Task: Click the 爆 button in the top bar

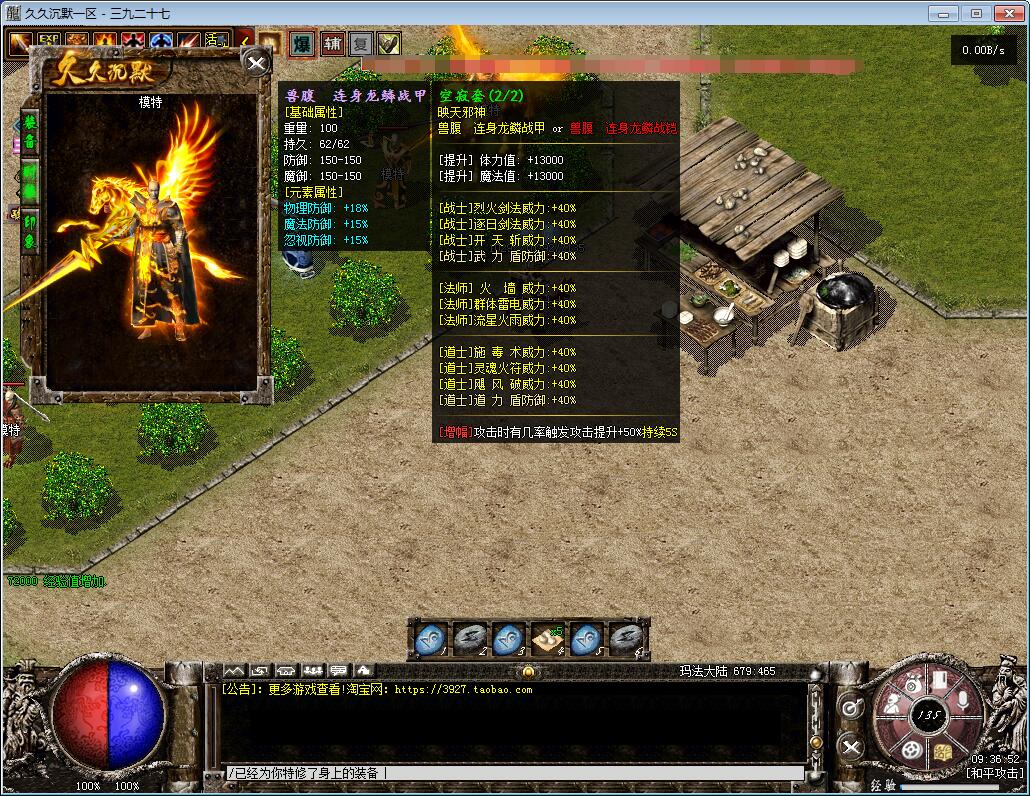Action: (x=301, y=44)
